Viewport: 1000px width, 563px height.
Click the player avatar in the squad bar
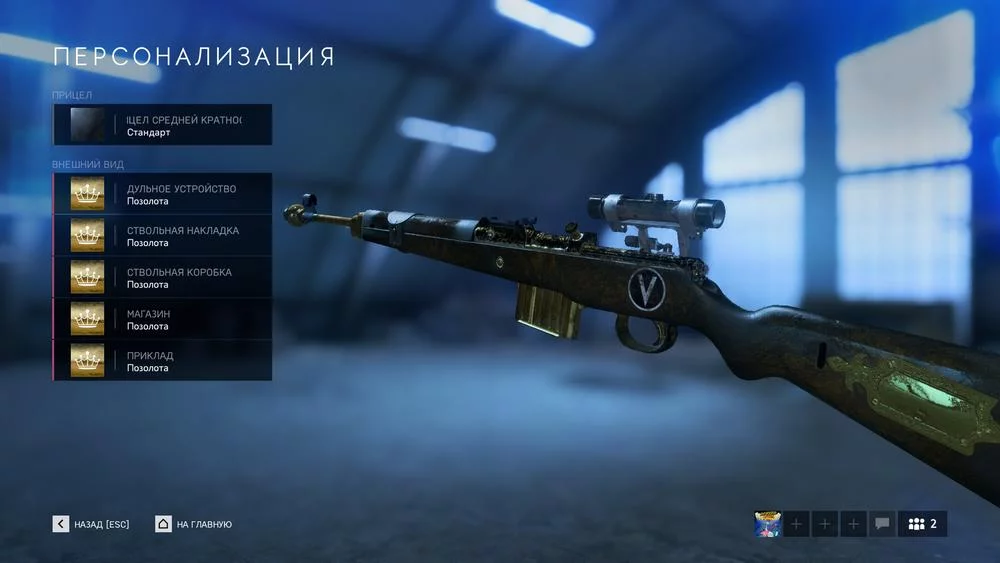pyautogui.click(x=768, y=524)
